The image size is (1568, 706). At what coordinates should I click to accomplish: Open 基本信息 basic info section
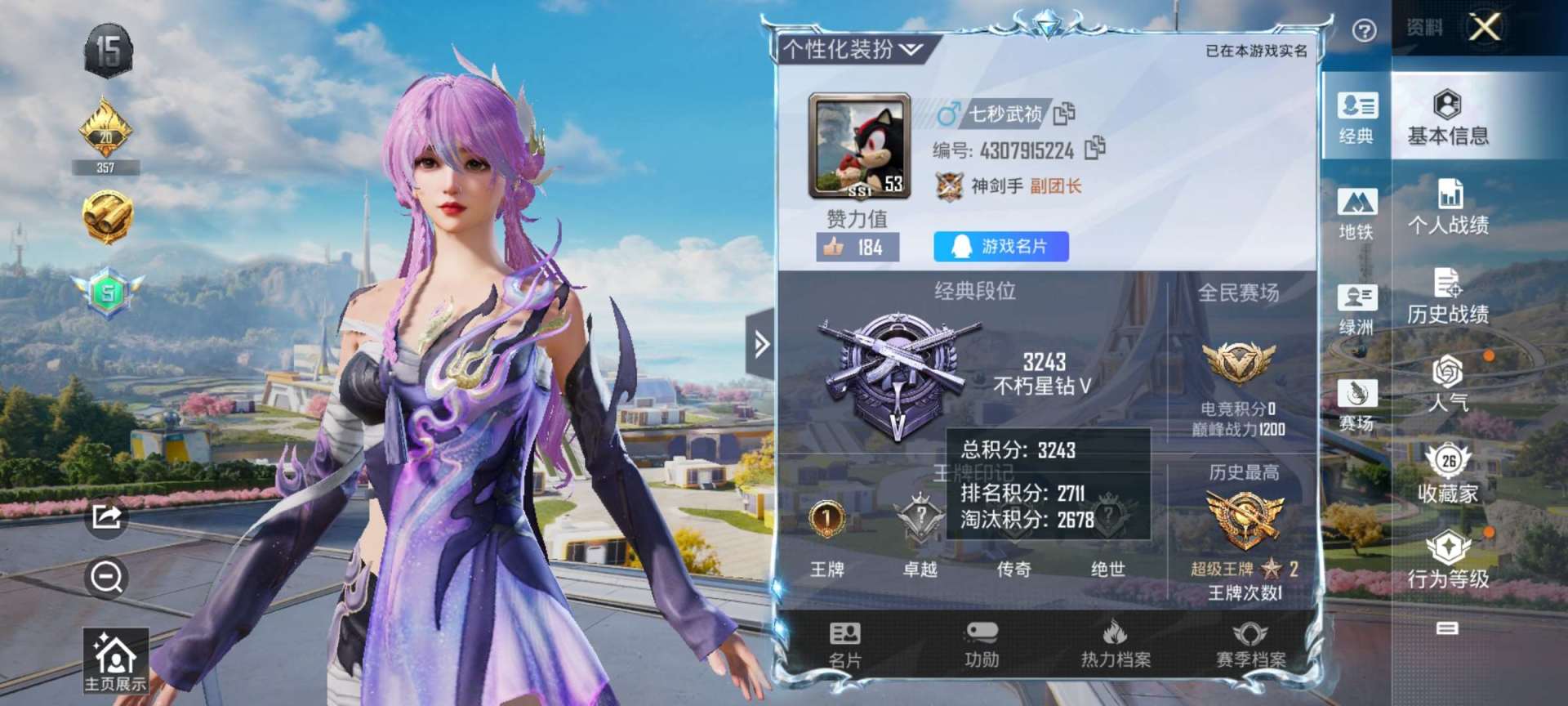pyautogui.click(x=1448, y=117)
